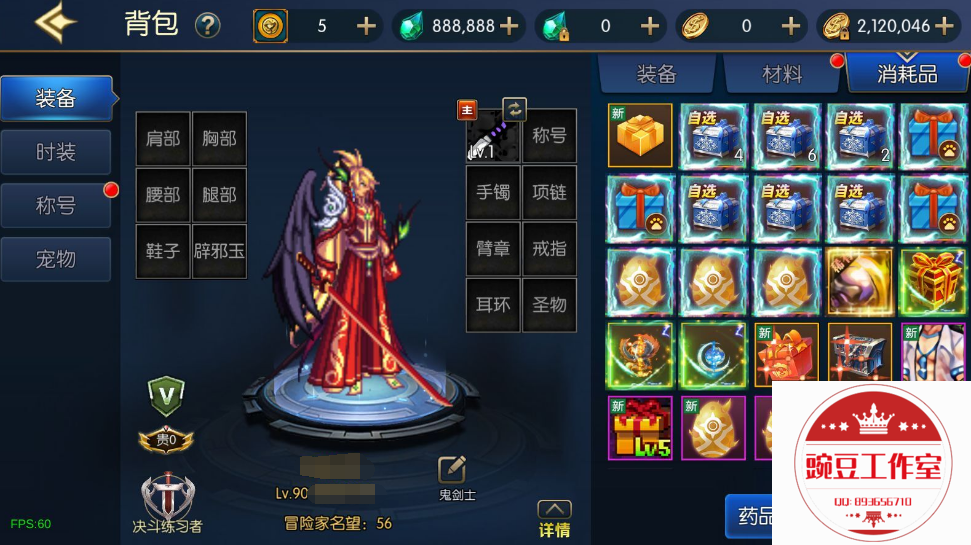The height and width of the screenshot is (545, 971).
Task: Choose the Lv5 gift box item
Action: click(640, 427)
